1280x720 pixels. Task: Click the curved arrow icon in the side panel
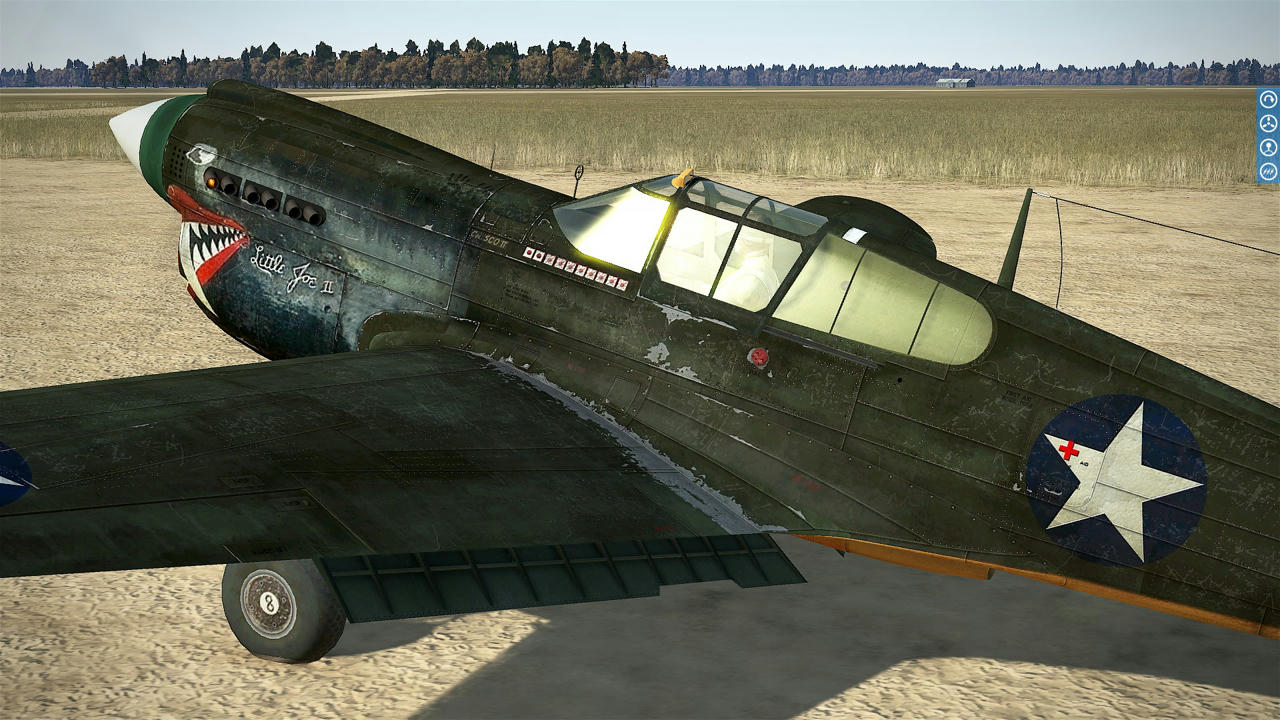tap(1268, 99)
